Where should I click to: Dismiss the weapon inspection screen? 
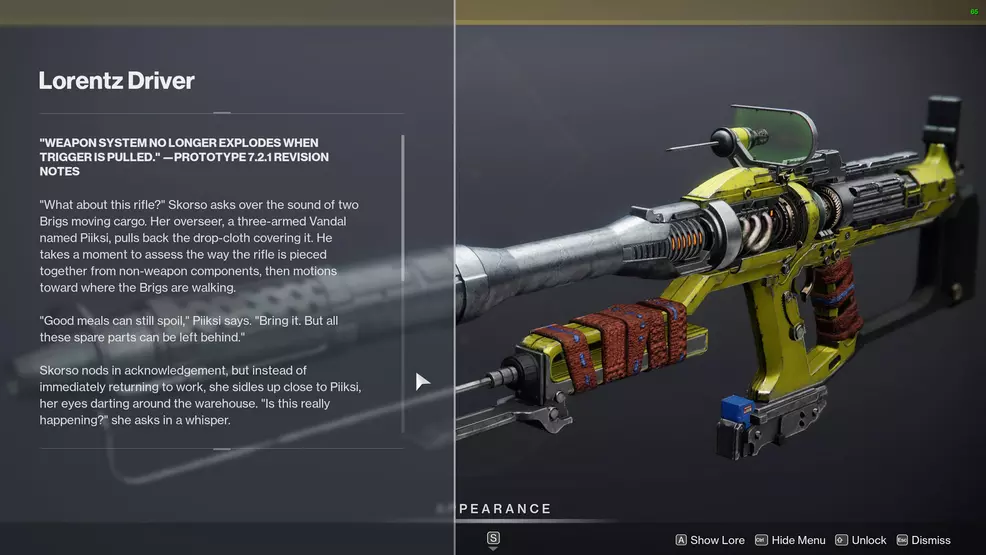coord(924,540)
